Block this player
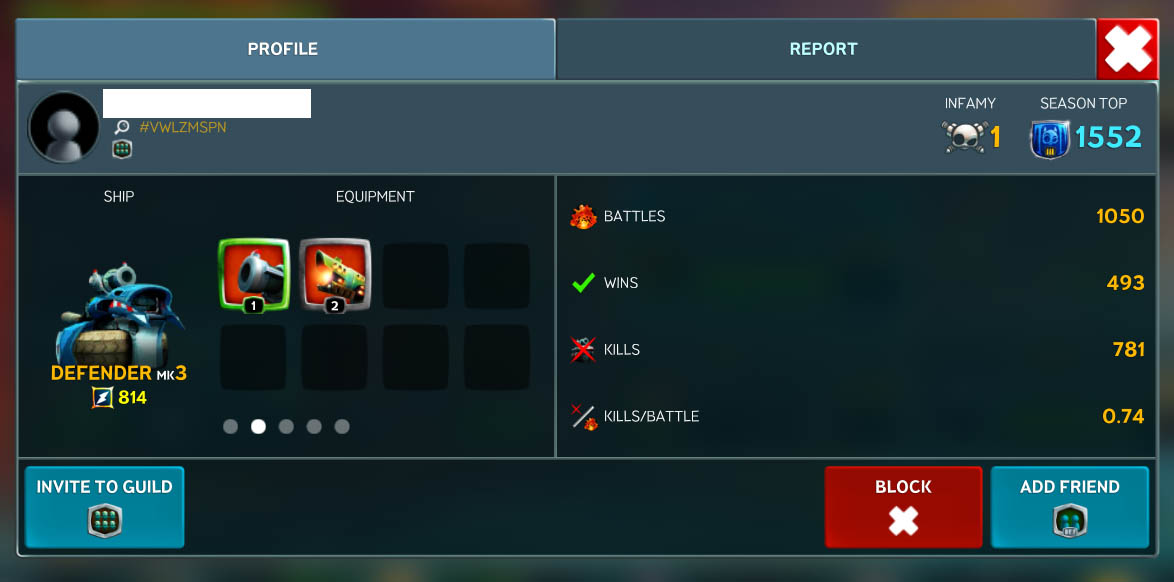The width and height of the screenshot is (1174, 582). [x=903, y=507]
